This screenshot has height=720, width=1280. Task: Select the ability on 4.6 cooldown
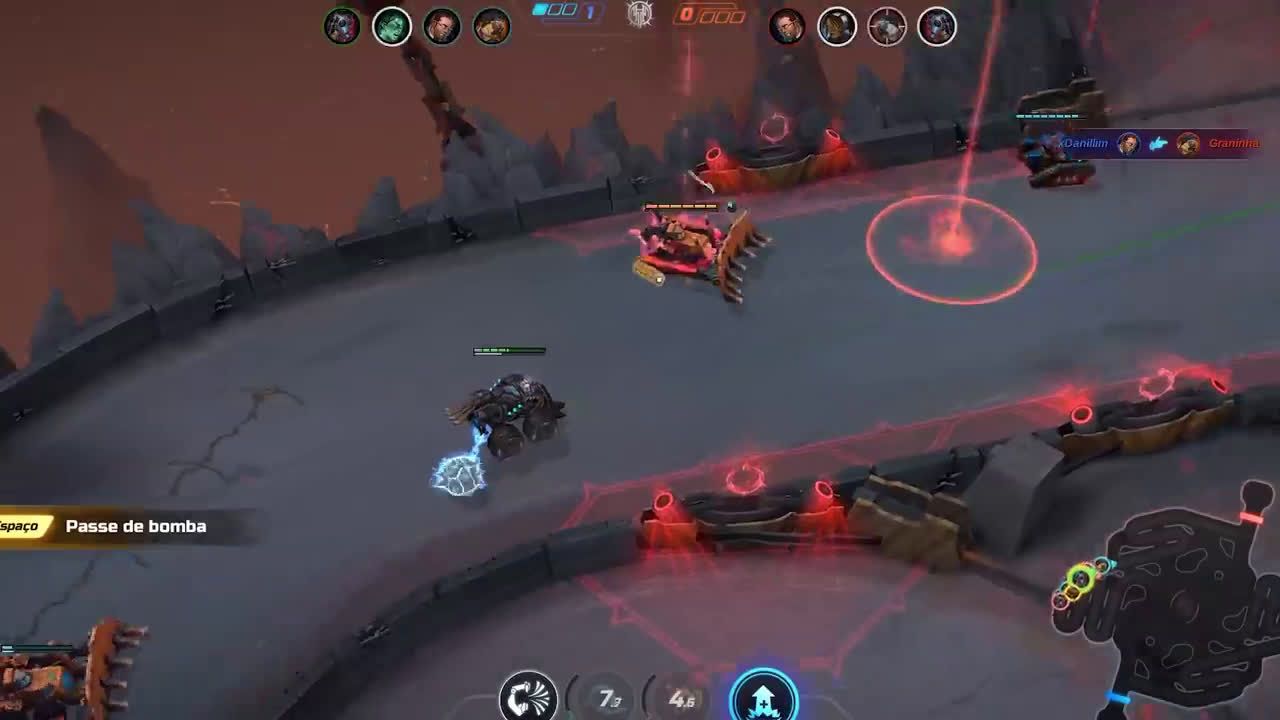(x=682, y=699)
